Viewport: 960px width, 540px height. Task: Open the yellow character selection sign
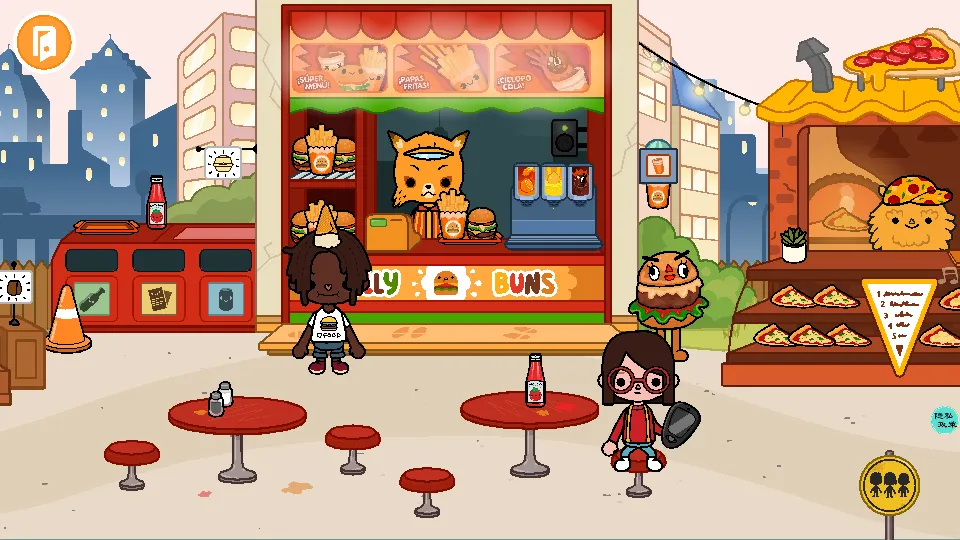(x=889, y=484)
